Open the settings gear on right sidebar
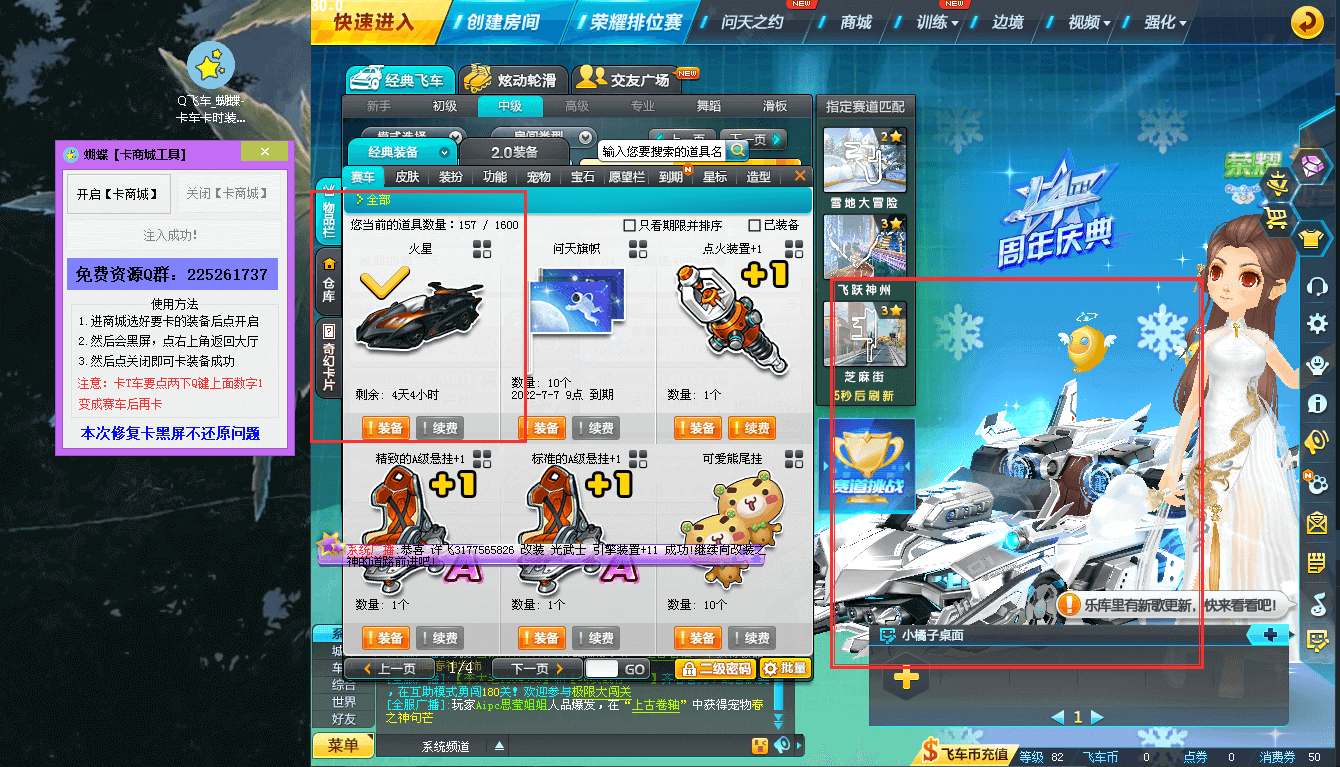The image size is (1340, 767). 1316,322
